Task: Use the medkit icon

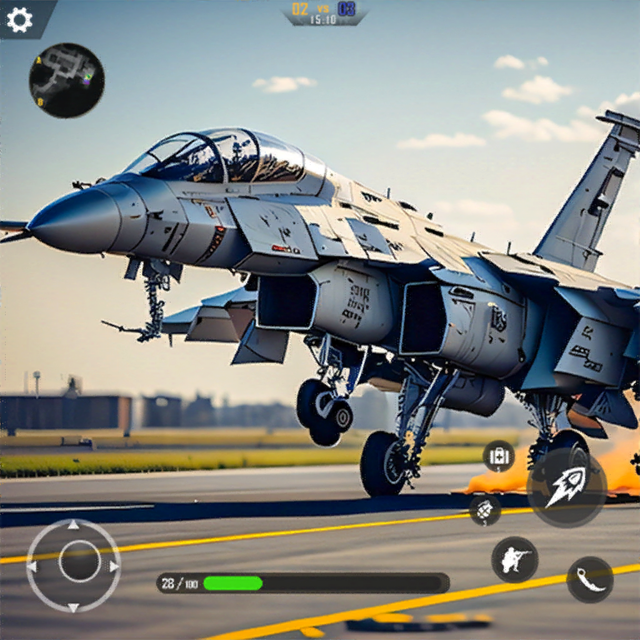Action: point(498,457)
